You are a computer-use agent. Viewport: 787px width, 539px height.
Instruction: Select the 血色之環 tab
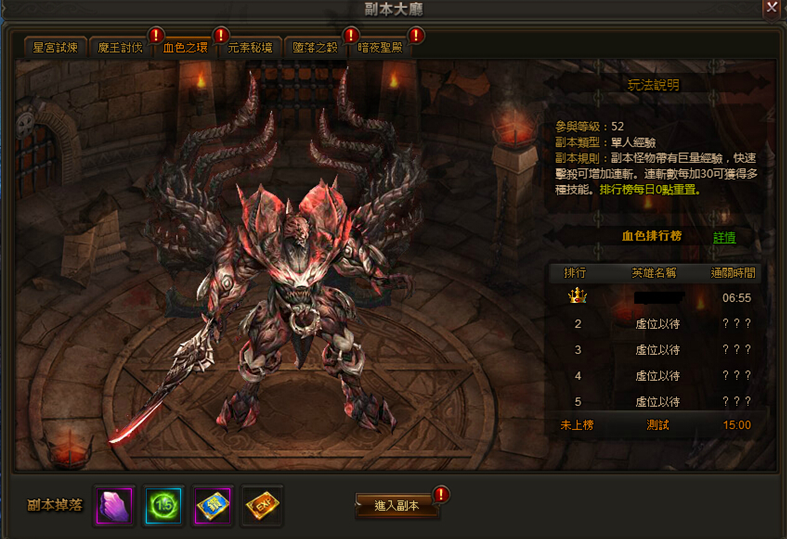click(x=186, y=47)
